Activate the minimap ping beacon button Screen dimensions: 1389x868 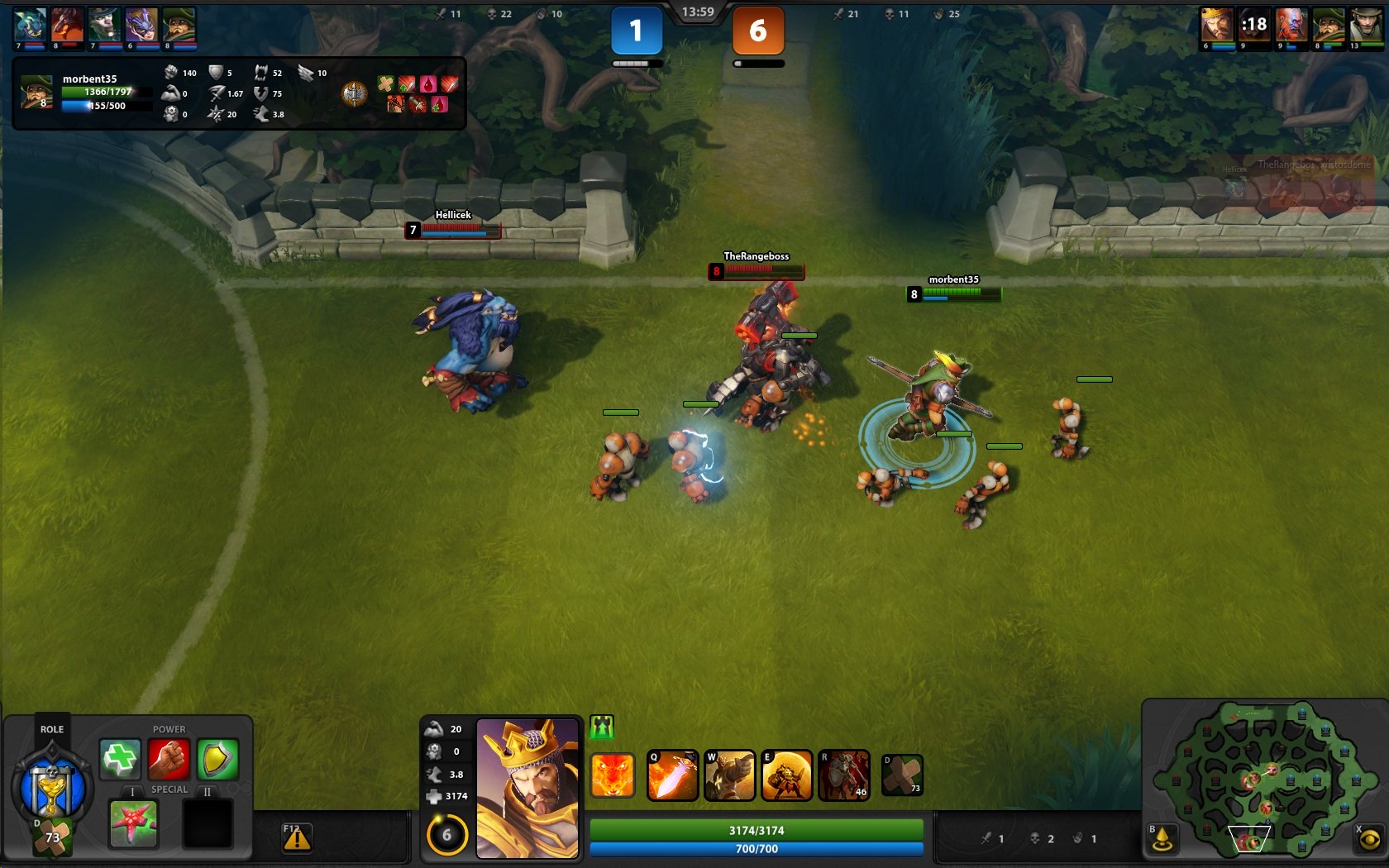click(x=1162, y=839)
